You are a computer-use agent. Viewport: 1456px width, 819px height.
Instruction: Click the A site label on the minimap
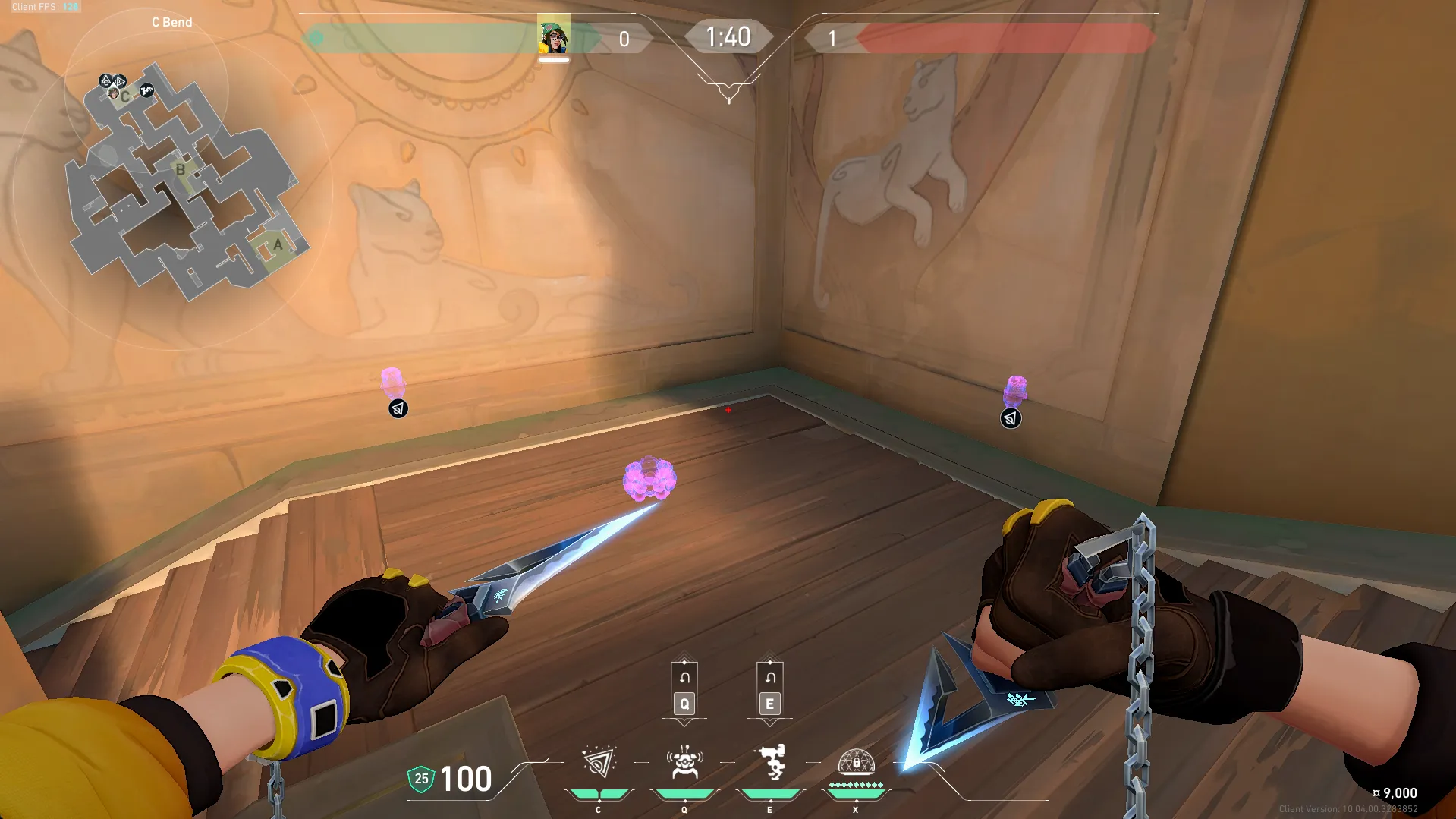[278, 244]
